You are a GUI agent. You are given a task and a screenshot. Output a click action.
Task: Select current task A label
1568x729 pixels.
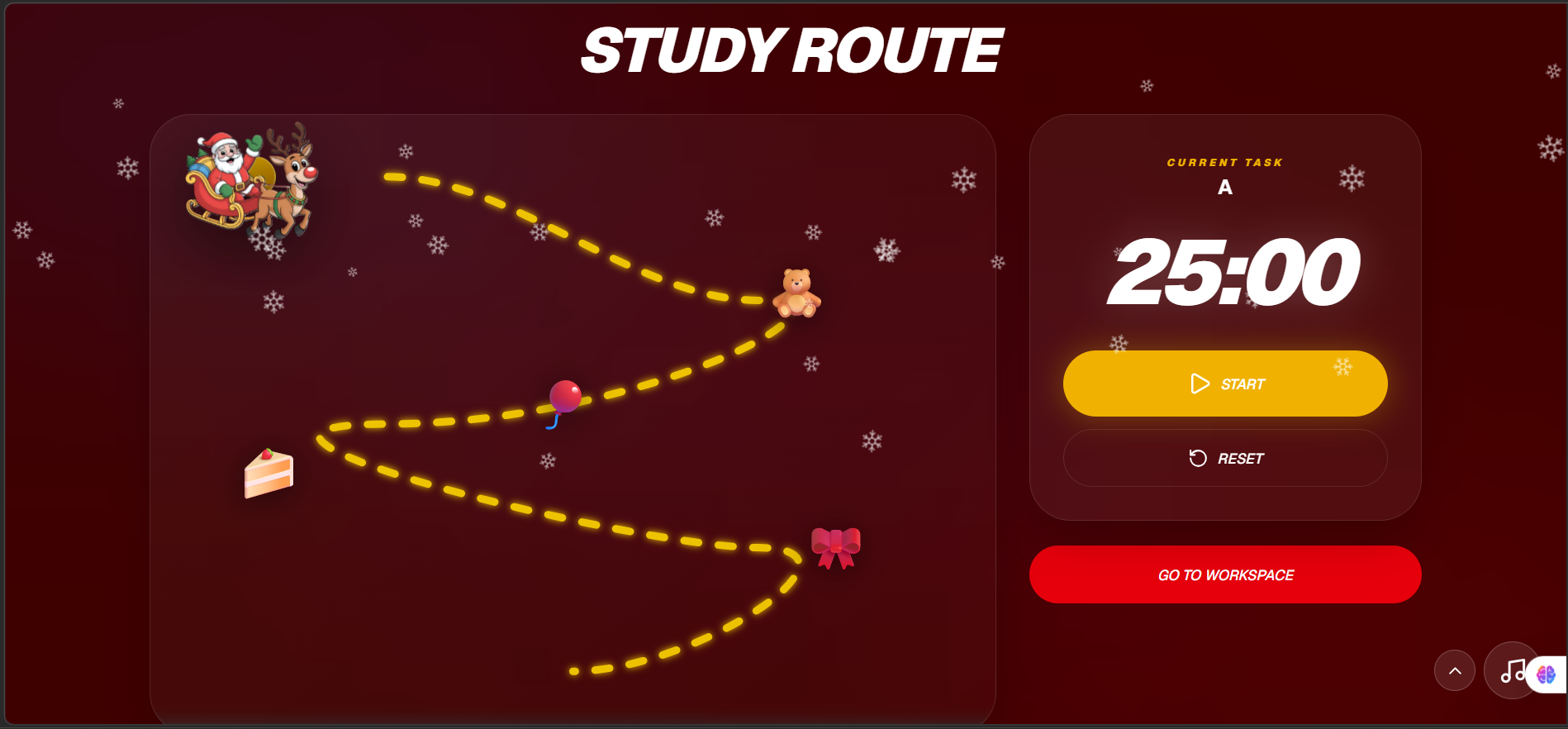1224,187
